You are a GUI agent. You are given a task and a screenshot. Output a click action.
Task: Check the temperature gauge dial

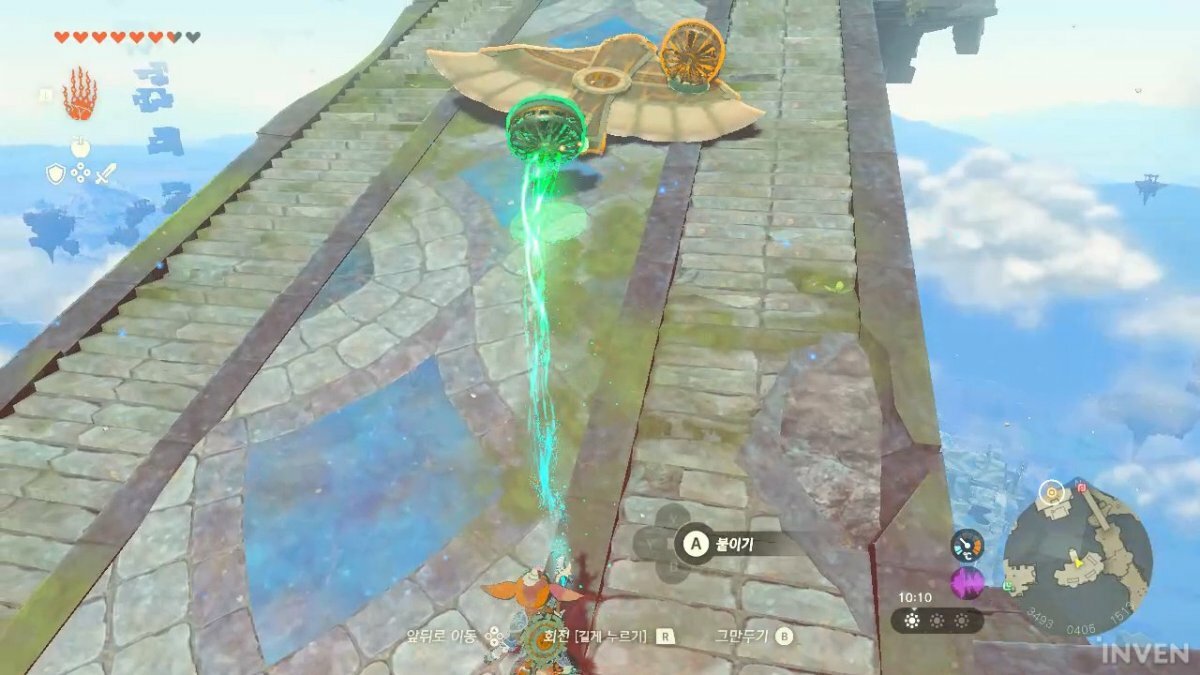click(967, 544)
